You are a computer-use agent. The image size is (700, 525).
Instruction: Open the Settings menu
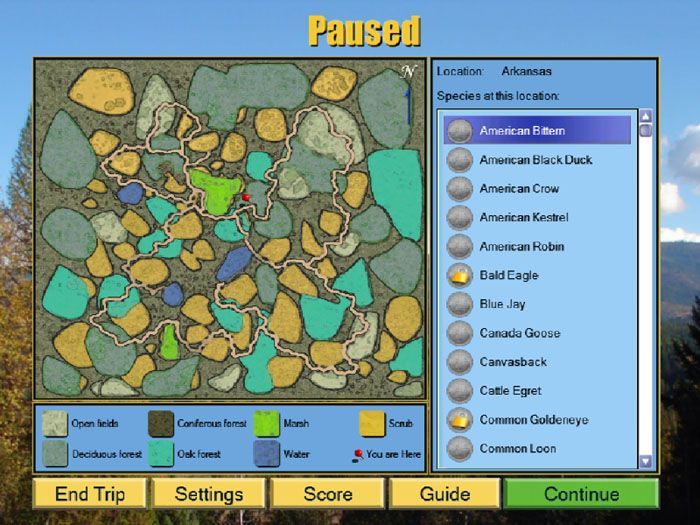(x=209, y=493)
